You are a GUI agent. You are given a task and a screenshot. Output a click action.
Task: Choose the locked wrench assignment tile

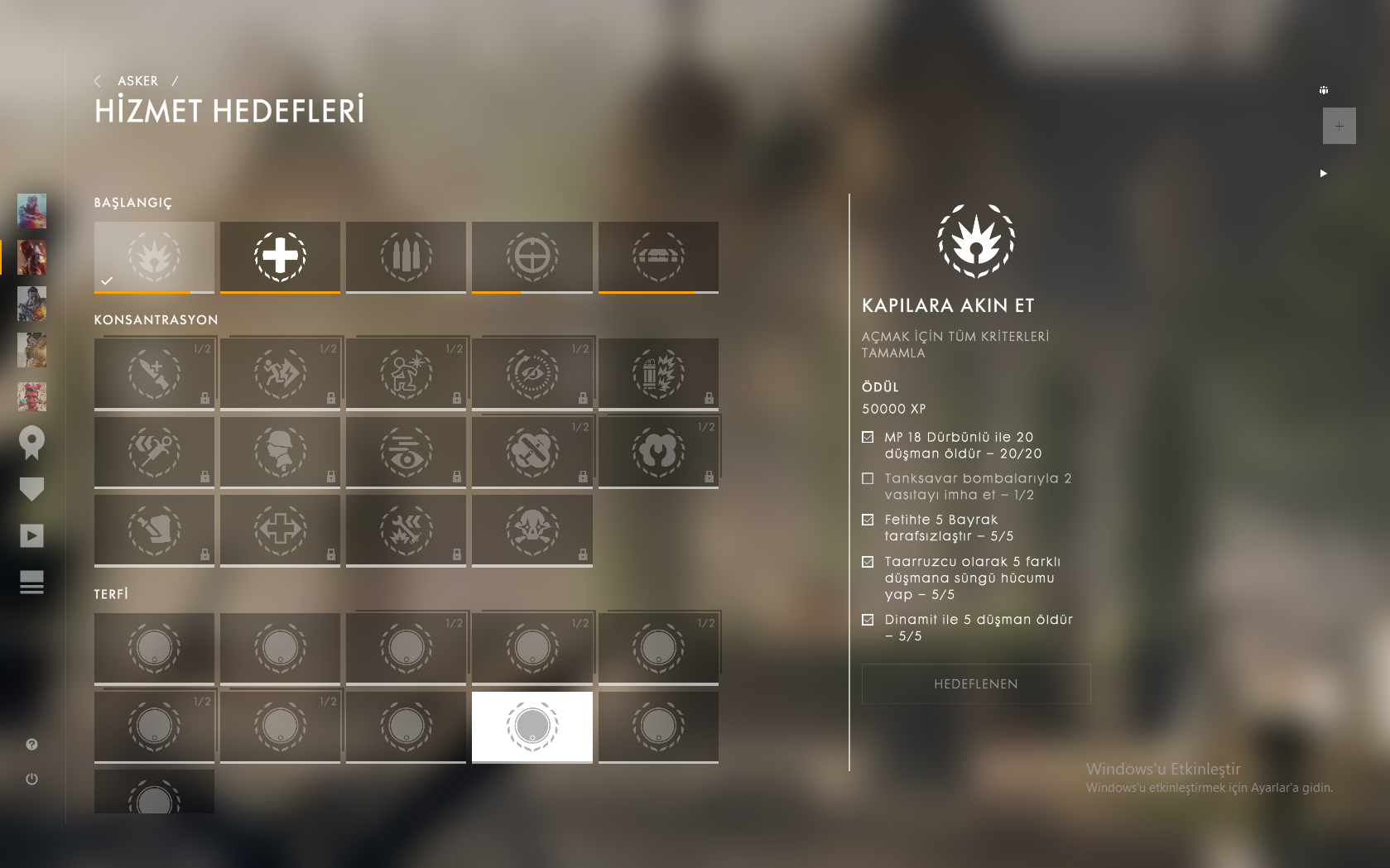tap(658, 453)
